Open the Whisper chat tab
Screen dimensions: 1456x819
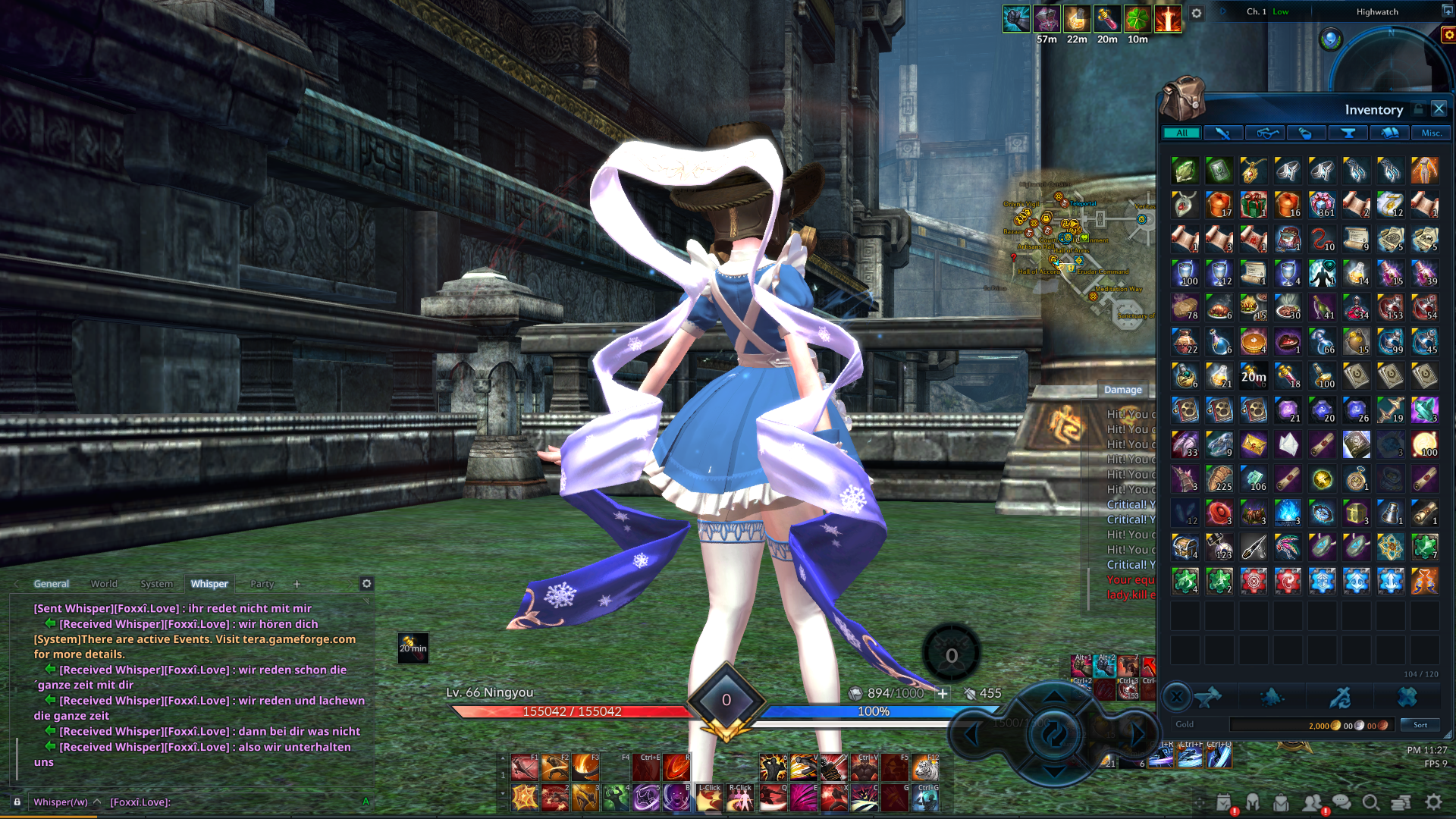[x=209, y=584]
